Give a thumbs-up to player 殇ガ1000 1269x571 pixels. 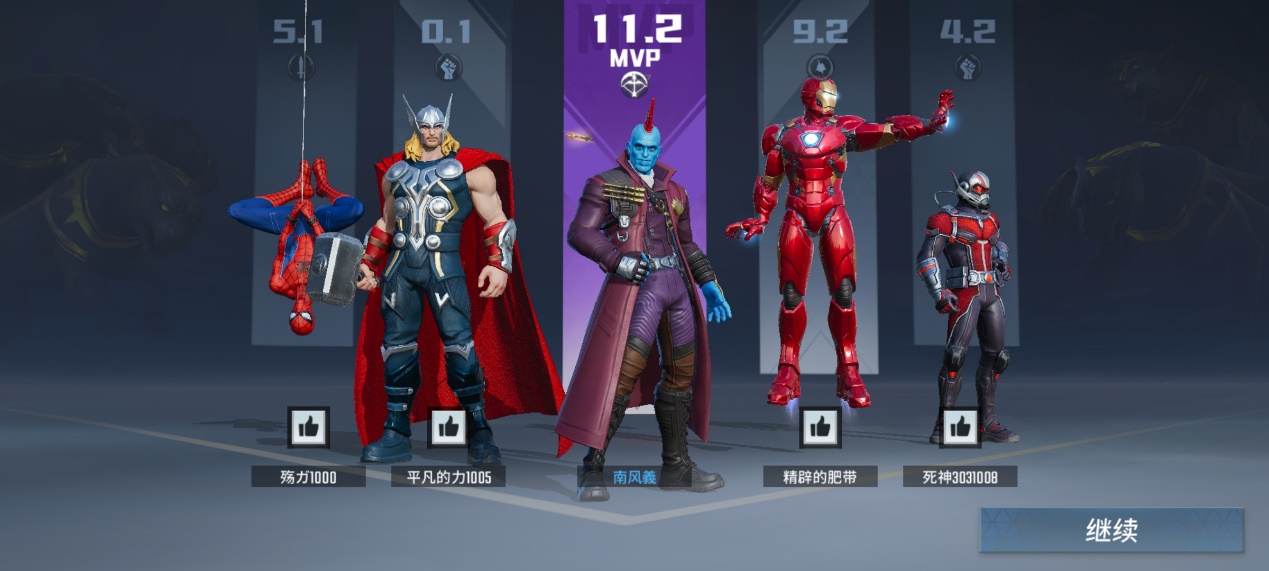click(x=308, y=427)
